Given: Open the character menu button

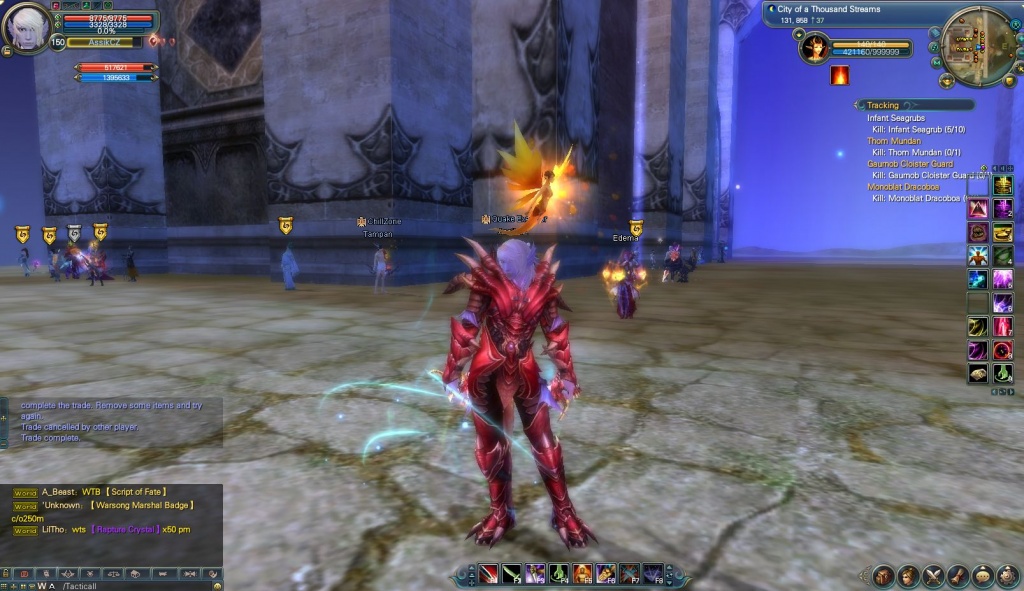Looking at the screenshot, I should click(x=909, y=576).
